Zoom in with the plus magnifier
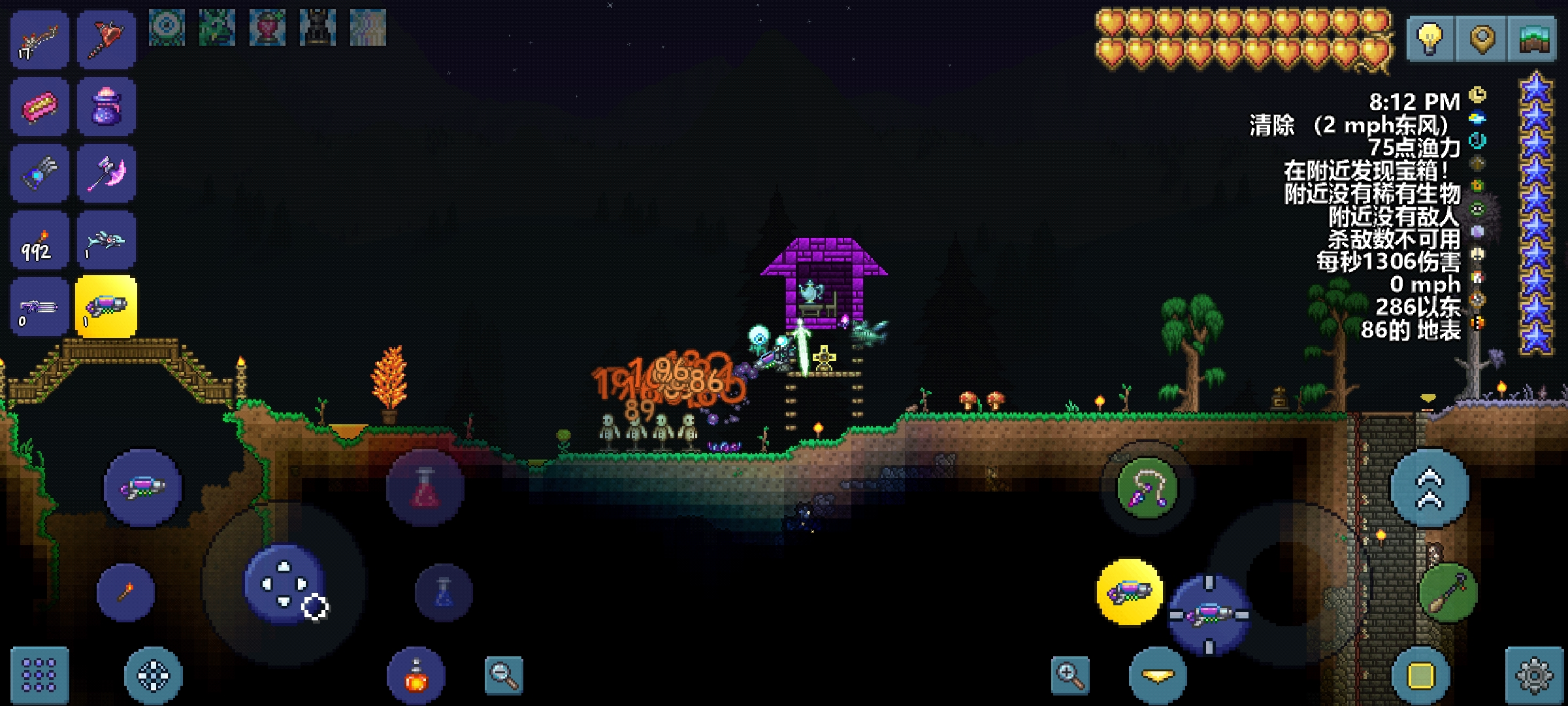 [1070, 675]
